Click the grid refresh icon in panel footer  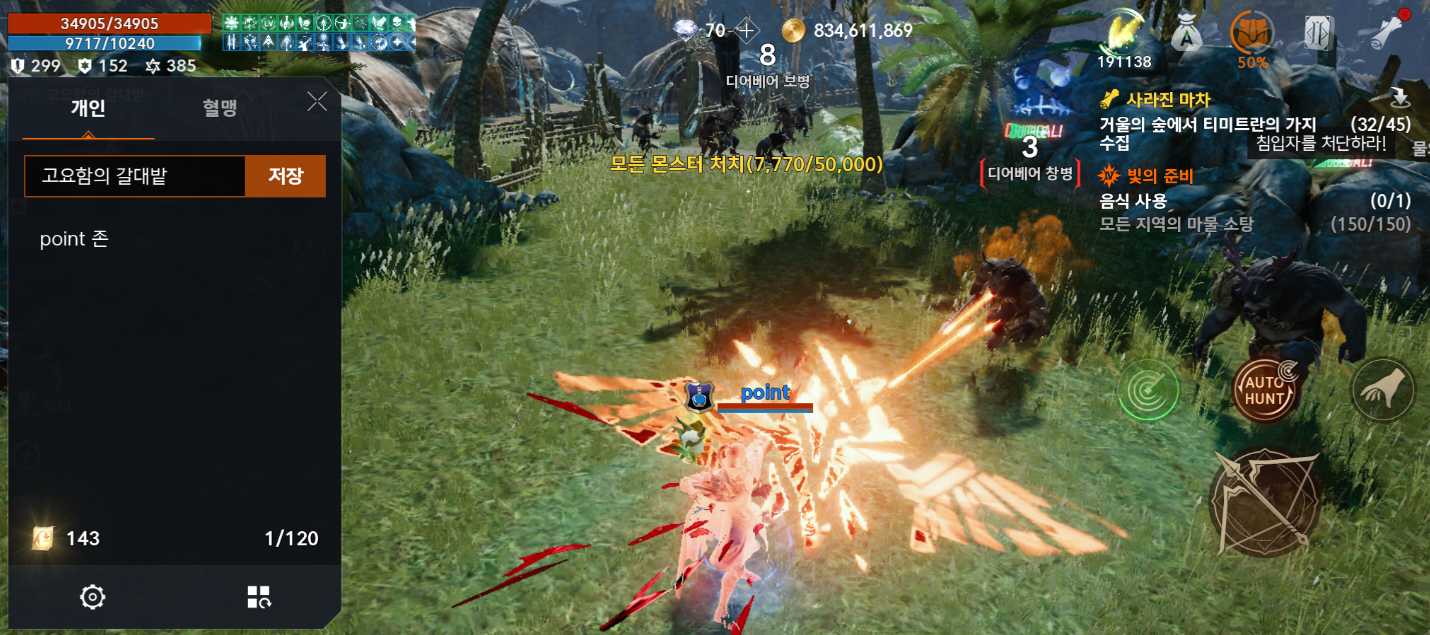[x=259, y=597]
